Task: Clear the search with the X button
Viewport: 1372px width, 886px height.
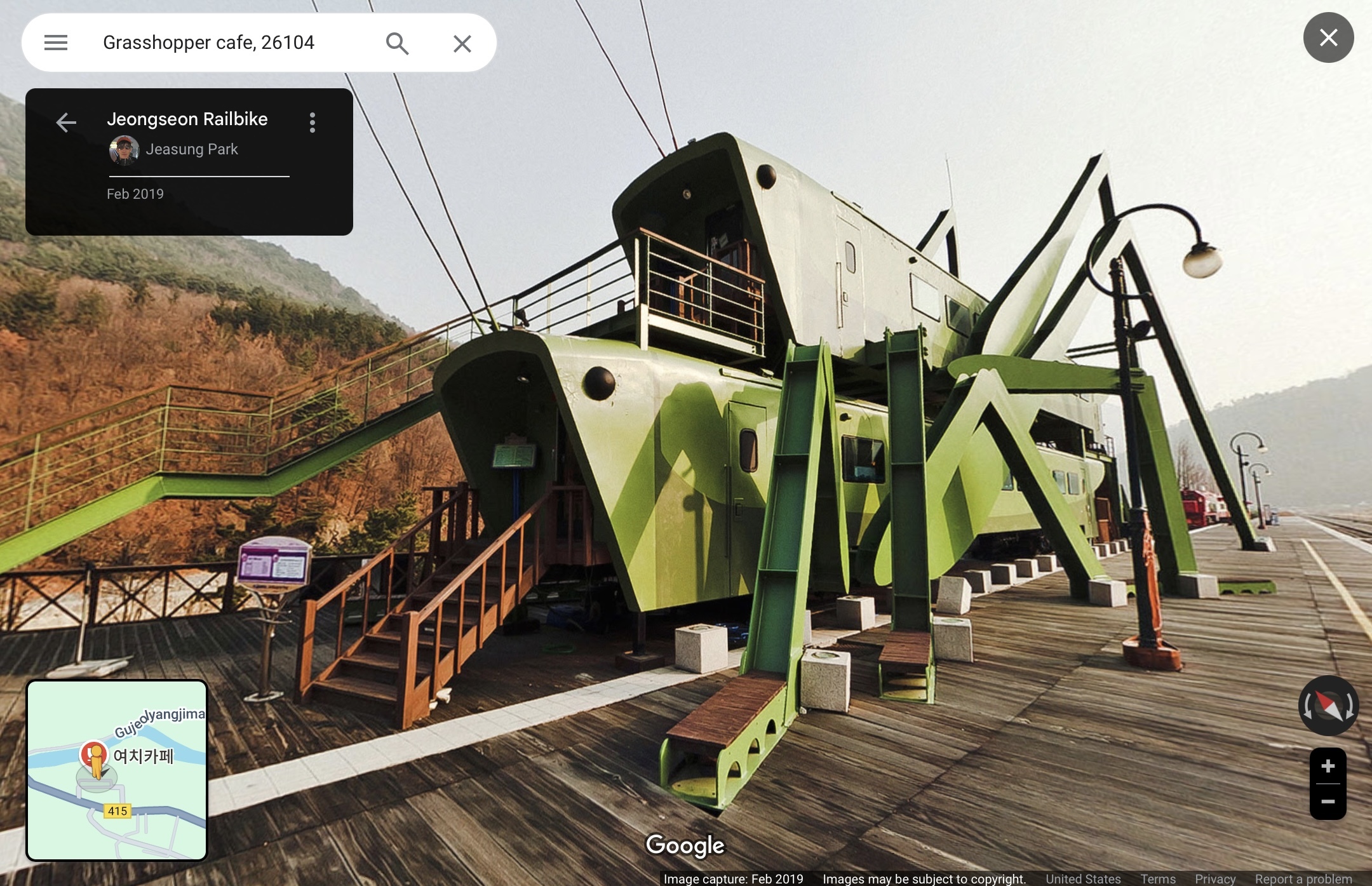Action: (x=462, y=43)
